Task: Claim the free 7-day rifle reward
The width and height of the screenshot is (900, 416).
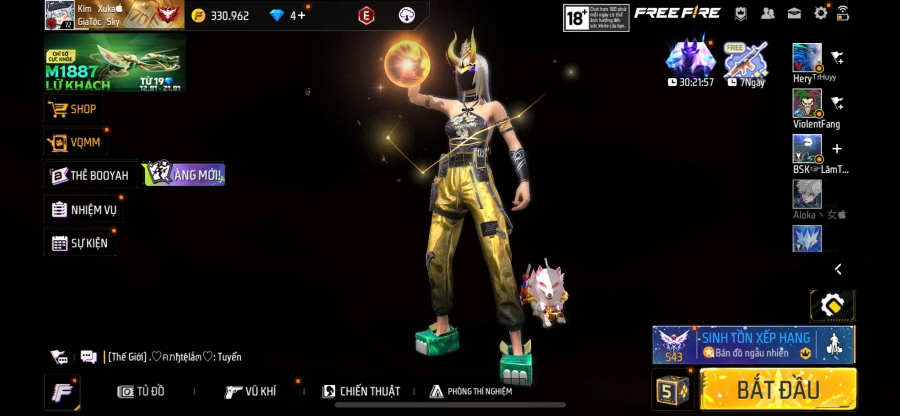Action: click(745, 64)
